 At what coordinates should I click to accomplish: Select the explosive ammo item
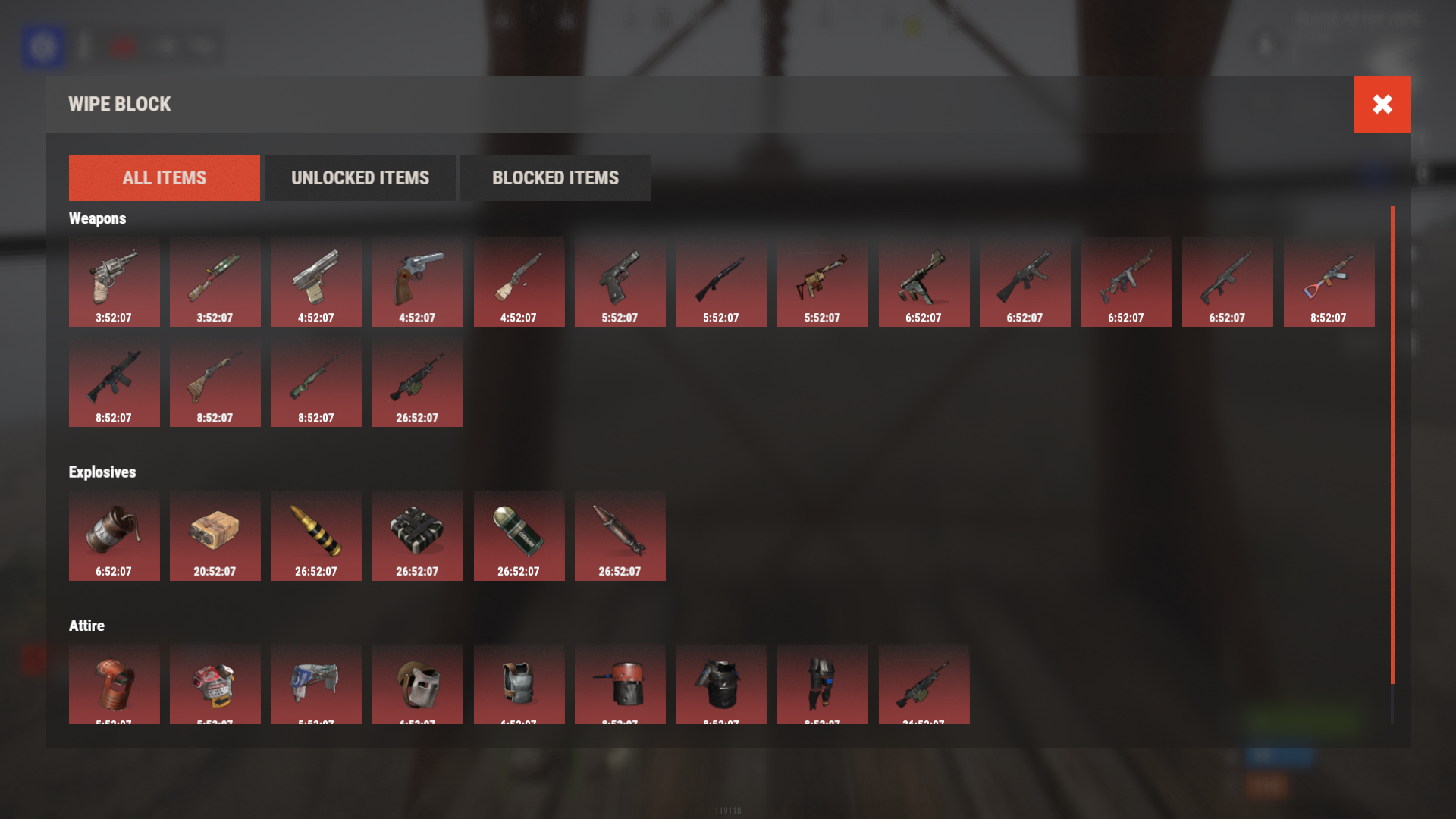point(316,535)
